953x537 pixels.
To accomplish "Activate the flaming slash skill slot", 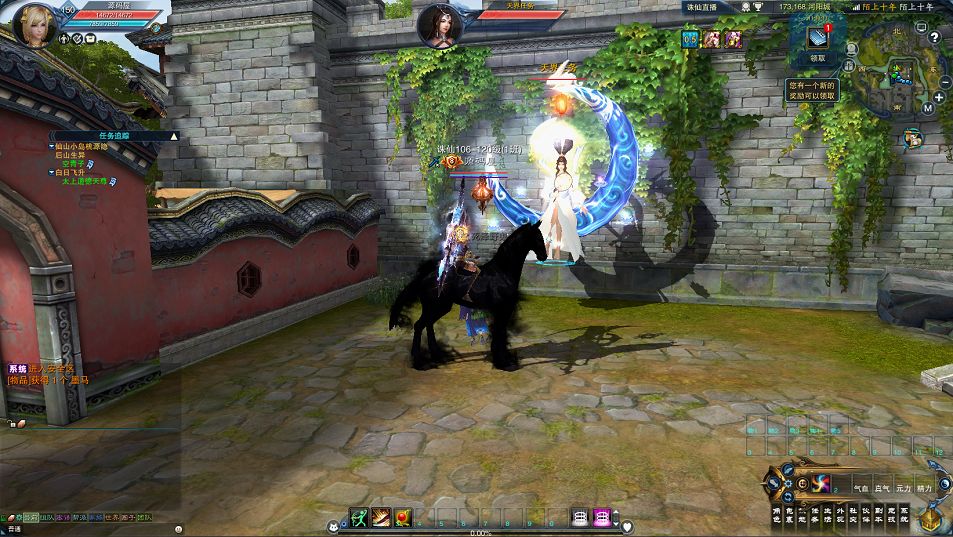I will [381, 516].
